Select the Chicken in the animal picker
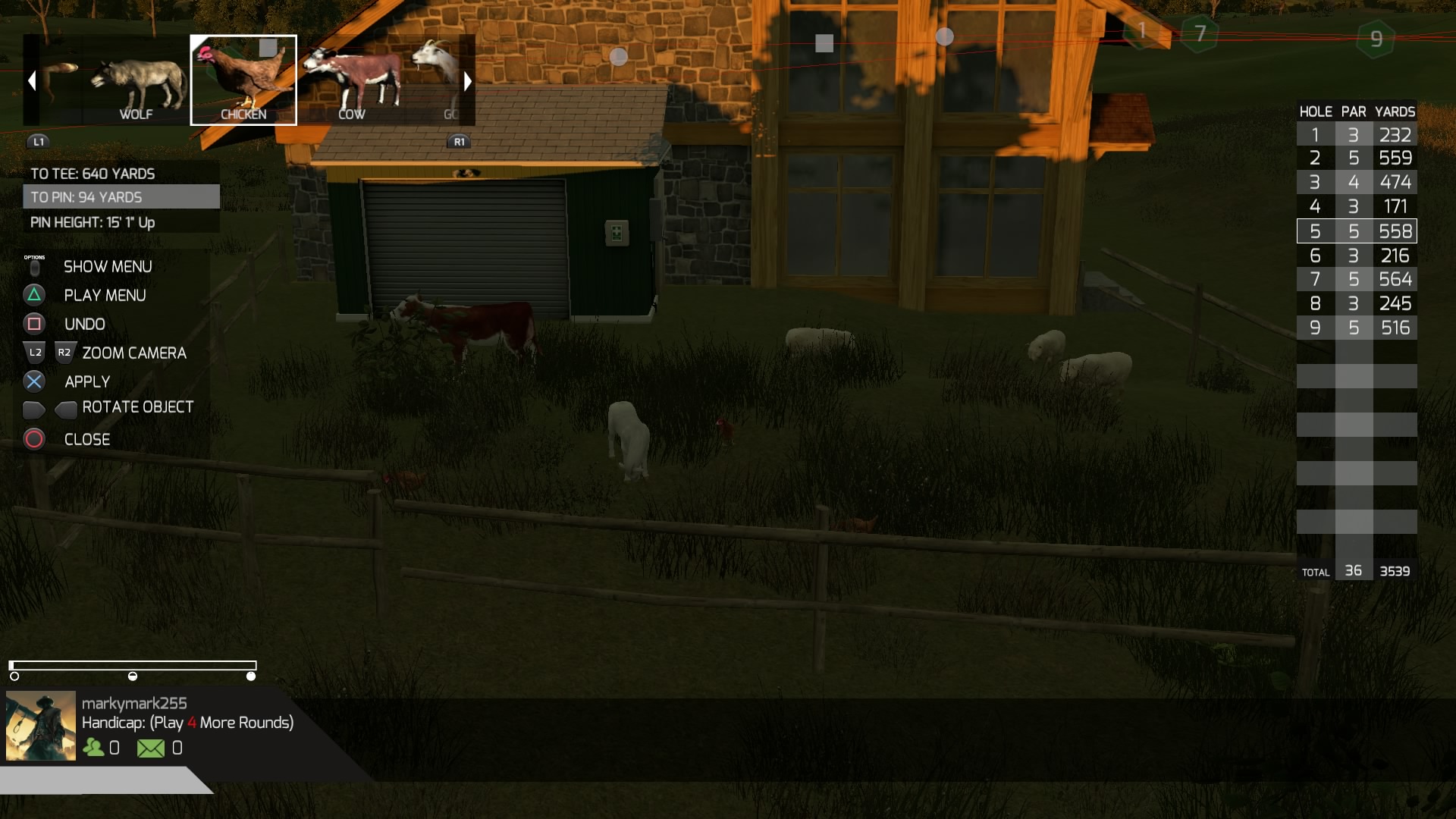Screen dimensions: 1456x819 243,80
